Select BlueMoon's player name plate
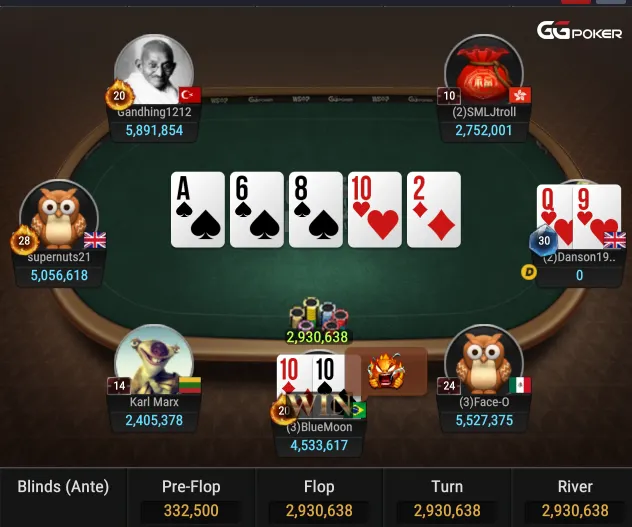Screen dimensions: 632x527 coord(323,437)
